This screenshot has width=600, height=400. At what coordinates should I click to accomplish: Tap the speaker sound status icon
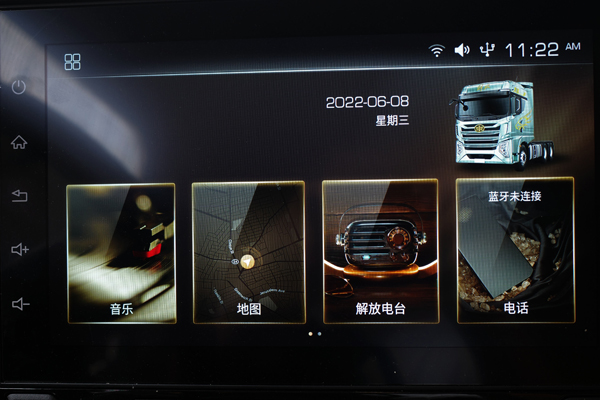click(x=462, y=50)
